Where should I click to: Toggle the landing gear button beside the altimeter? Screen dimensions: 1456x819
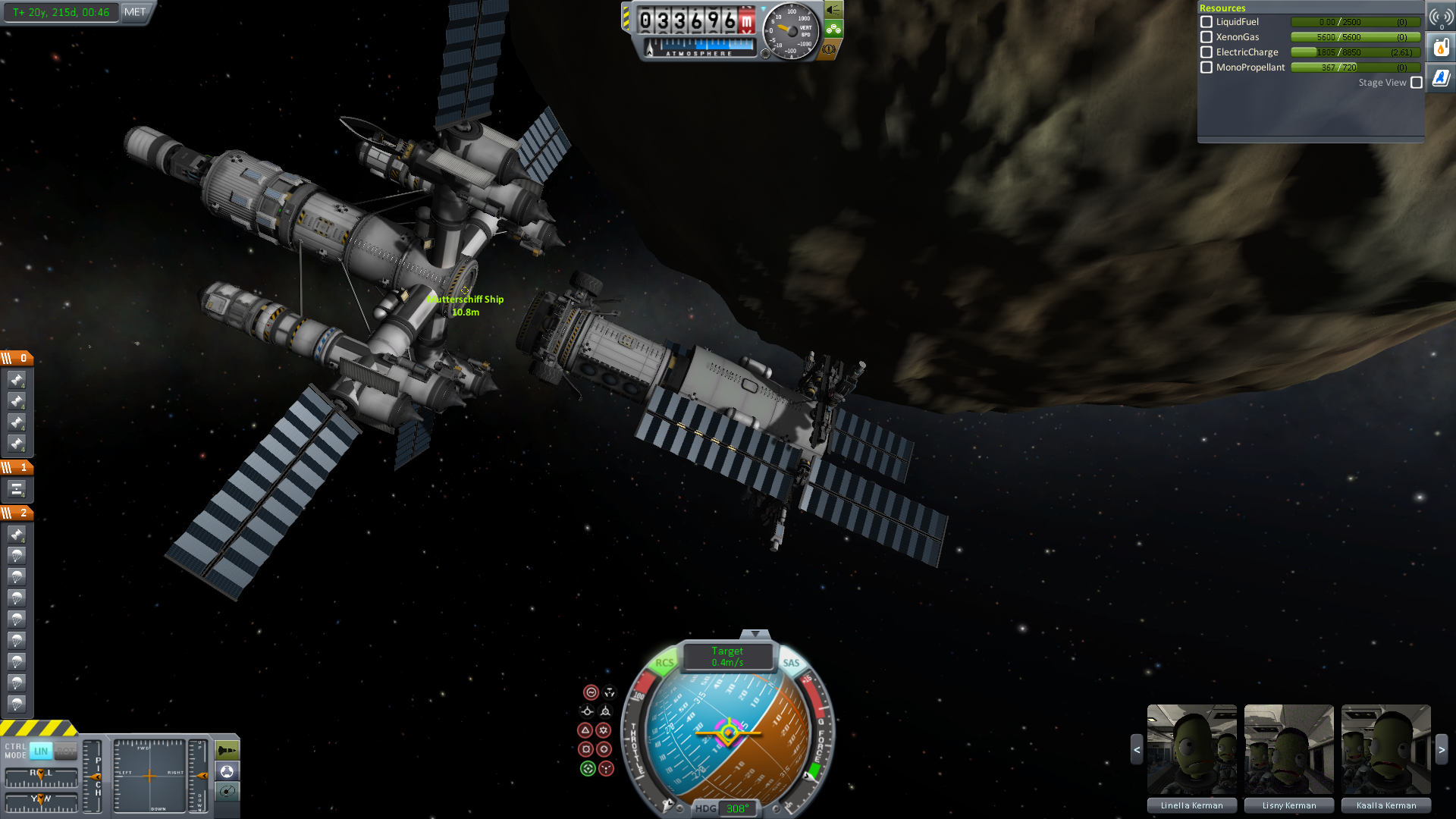tap(833, 30)
